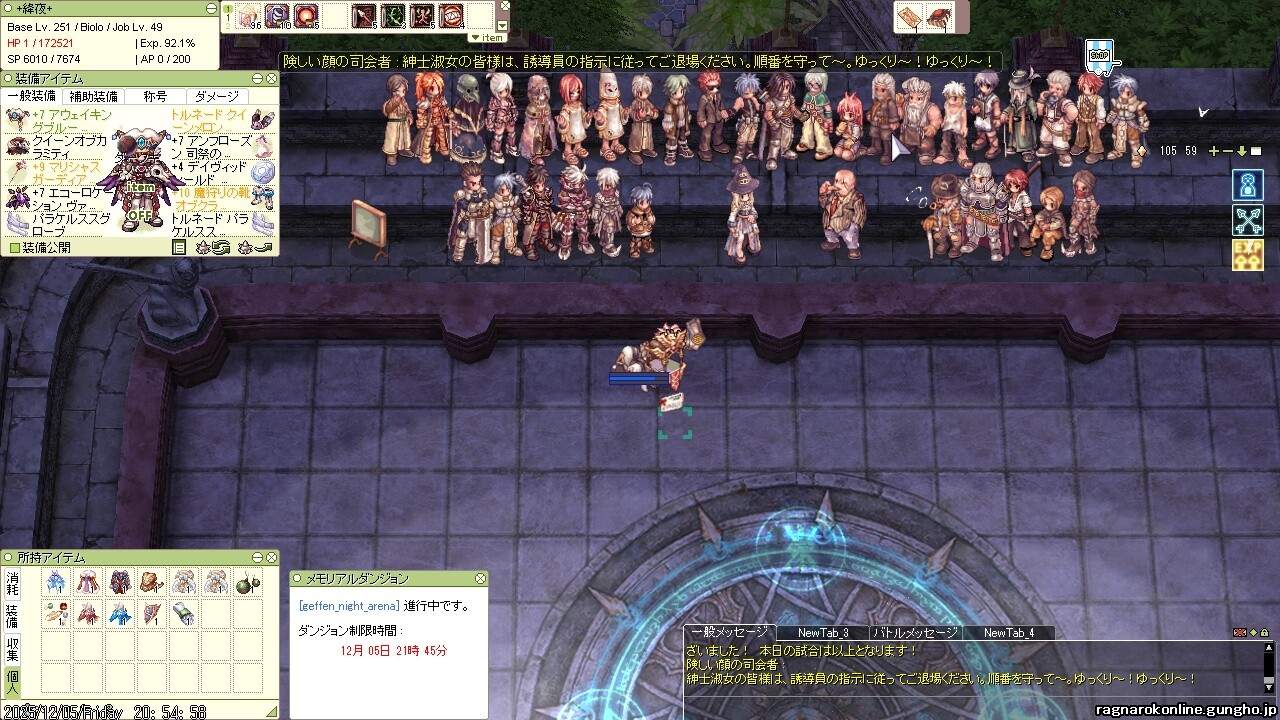Screen dimensions: 1280x720
Task: Select the NewTab_4 chat tab
Action: point(1008,632)
